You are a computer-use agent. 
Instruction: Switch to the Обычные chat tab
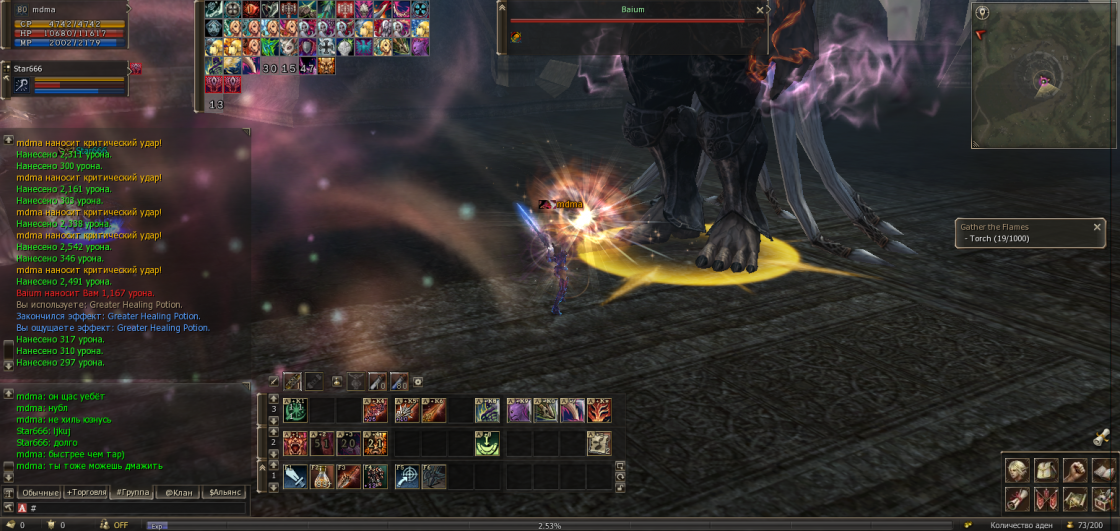41,493
